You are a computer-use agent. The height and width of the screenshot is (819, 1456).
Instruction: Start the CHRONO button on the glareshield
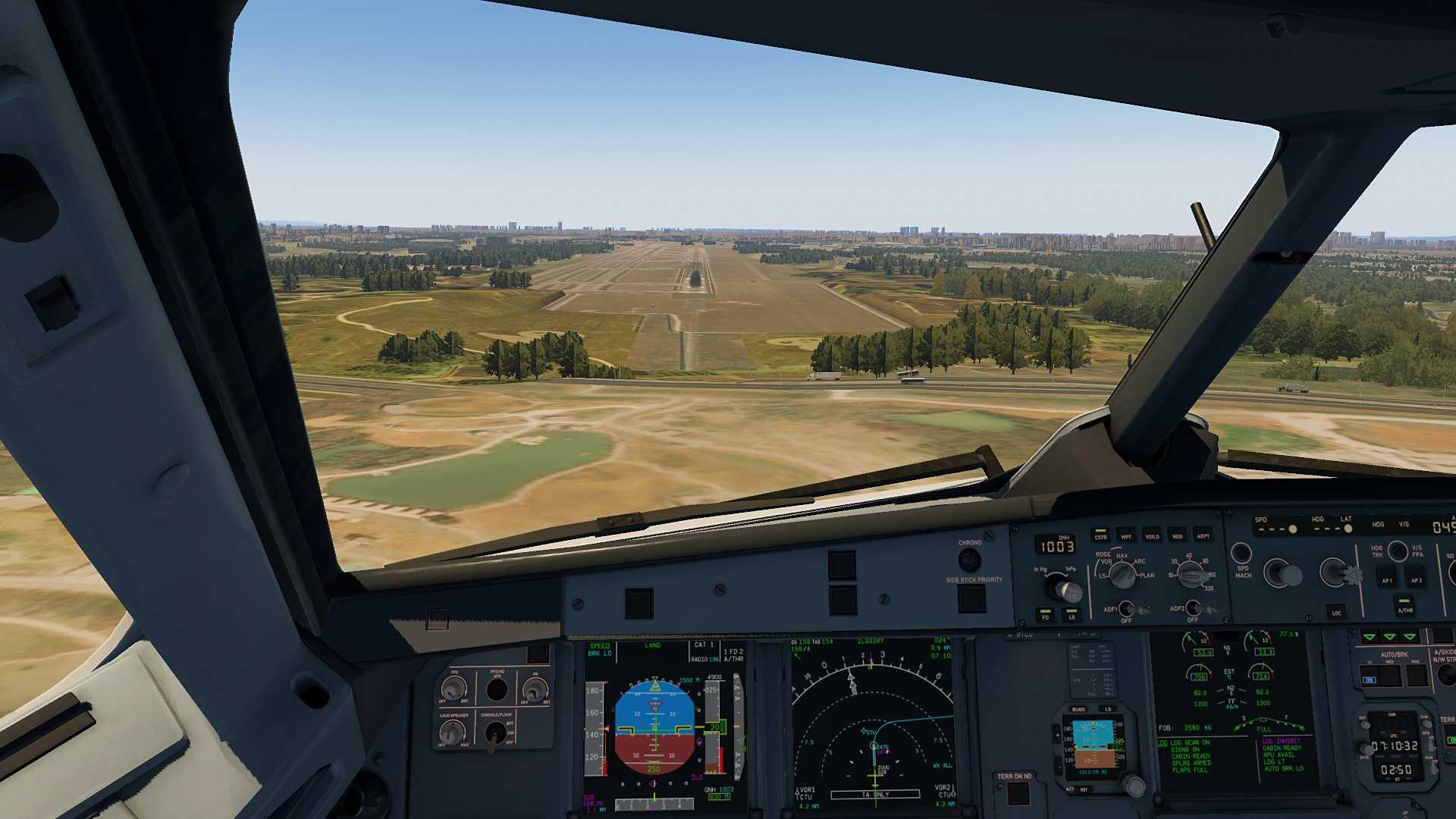(x=969, y=560)
